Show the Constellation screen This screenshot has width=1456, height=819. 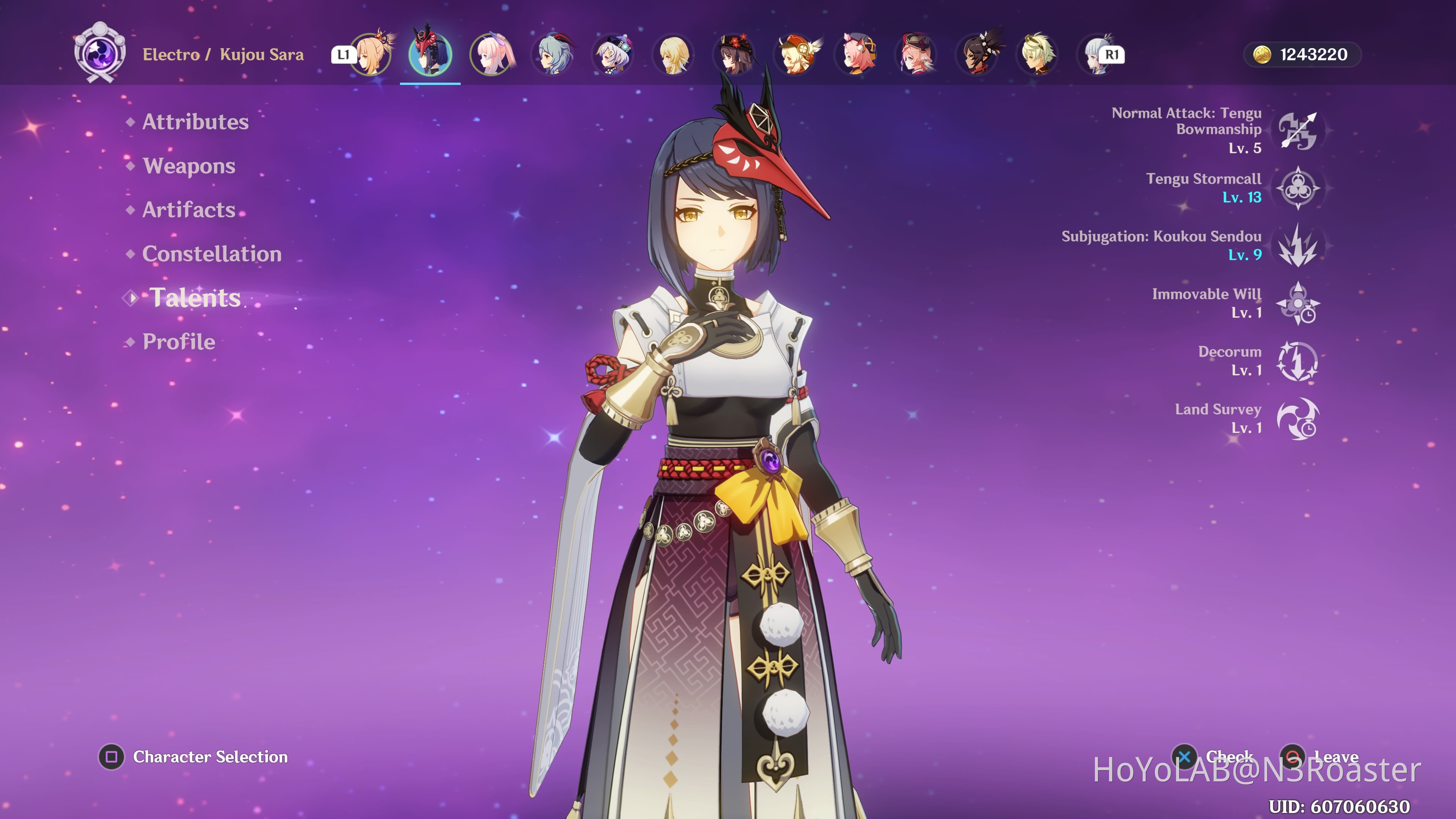pyautogui.click(x=212, y=254)
